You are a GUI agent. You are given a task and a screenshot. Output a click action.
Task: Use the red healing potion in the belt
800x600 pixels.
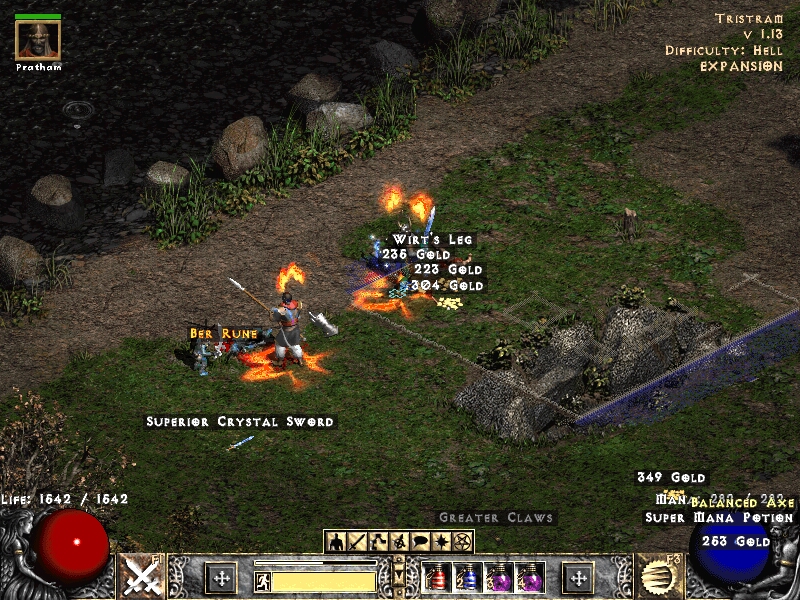[437, 578]
